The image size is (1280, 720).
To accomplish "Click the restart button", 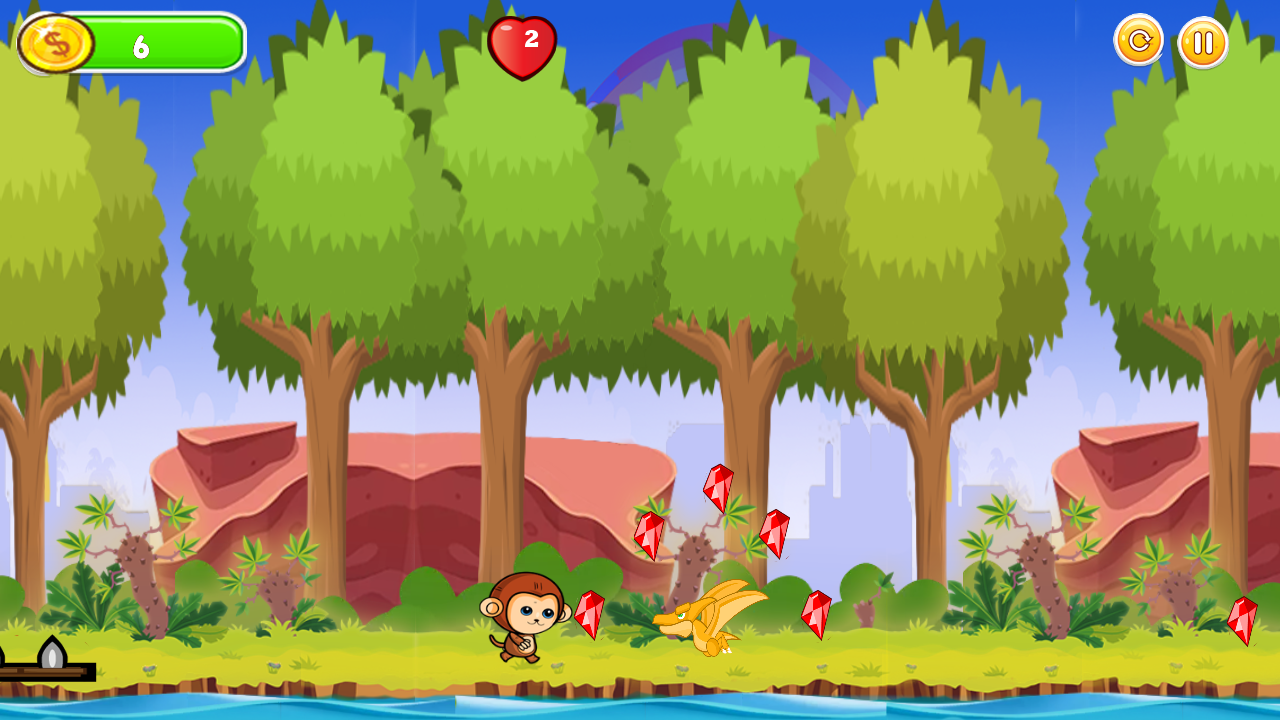I will (x=1138, y=42).
